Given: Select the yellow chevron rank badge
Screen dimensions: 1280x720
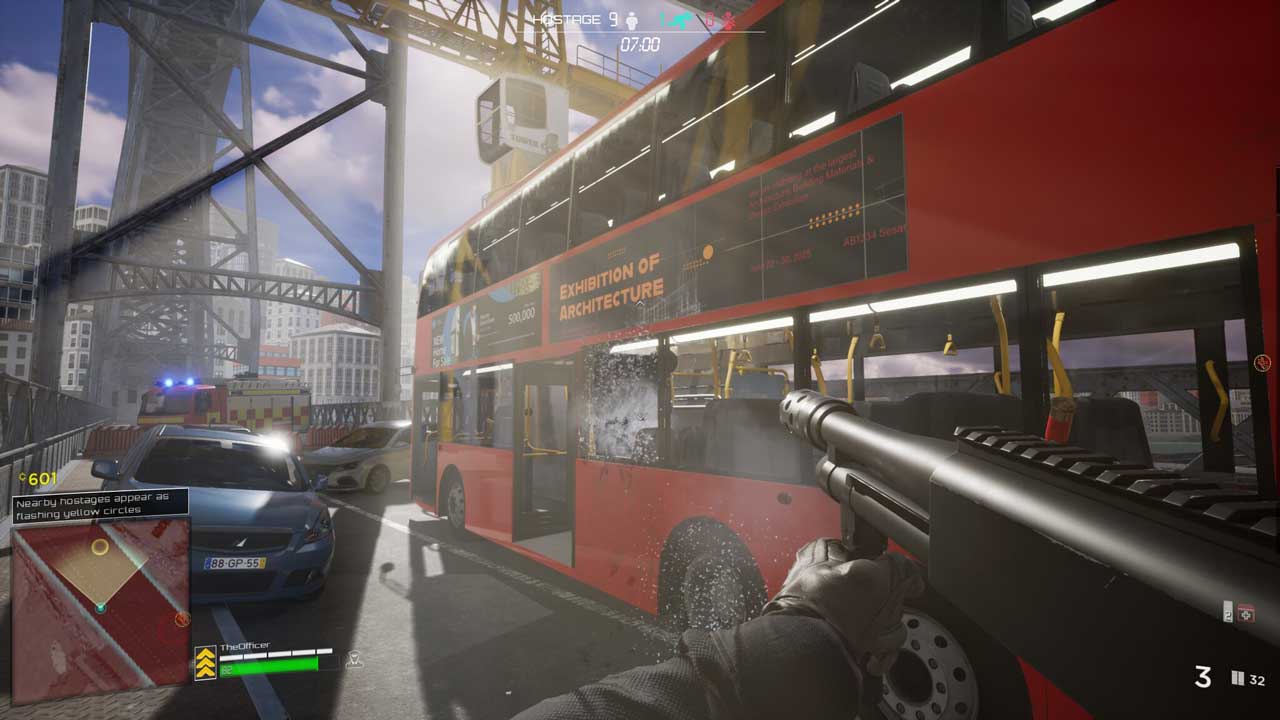Looking at the screenshot, I should pos(205,663).
